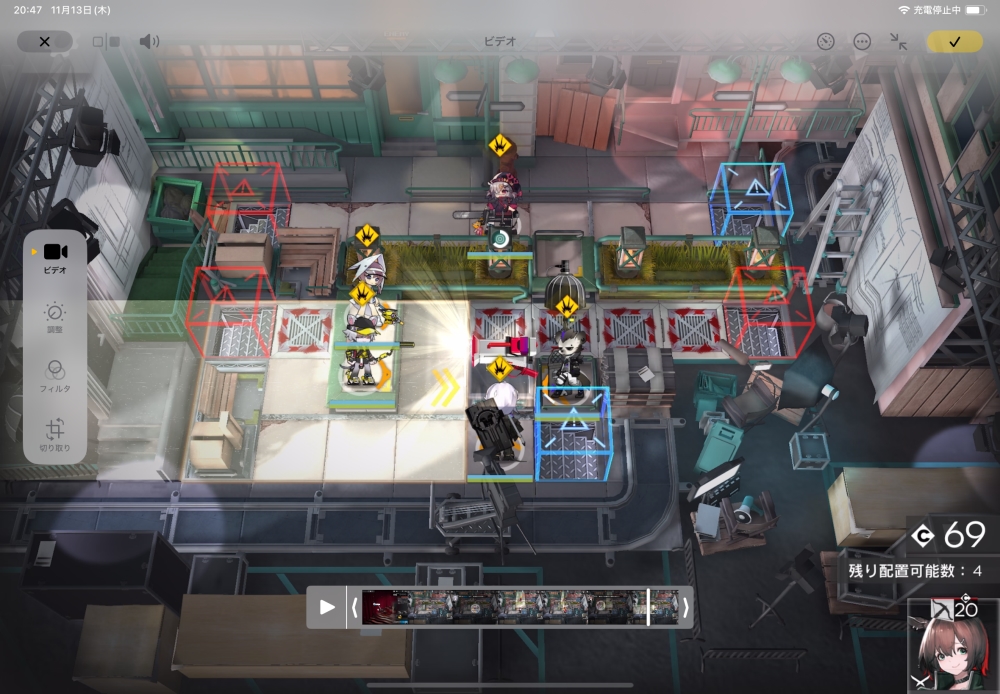The height and width of the screenshot is (694, 1000).
Task: Select the left trim handle of the filmstrip
Action: (x=353, y=607)
